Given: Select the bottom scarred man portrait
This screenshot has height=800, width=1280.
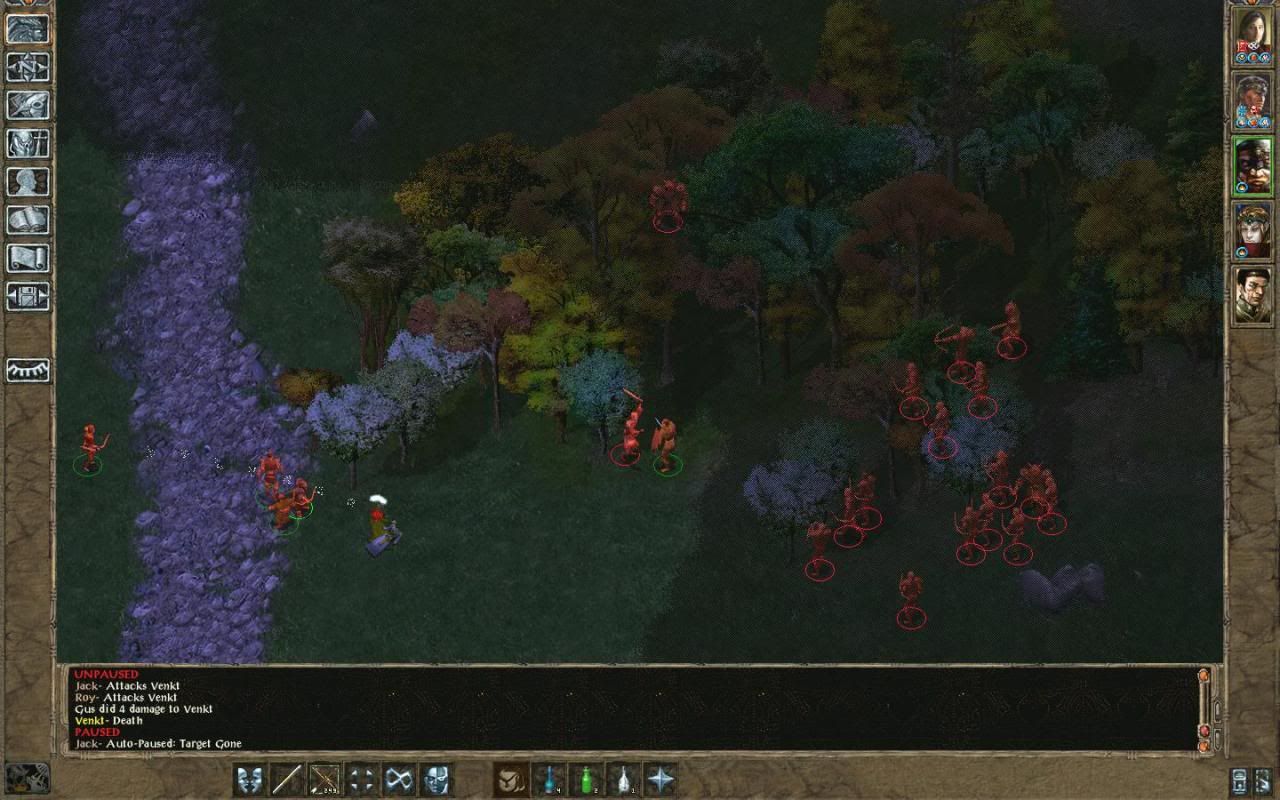Looking at the screenshot, I should 1252,294.
